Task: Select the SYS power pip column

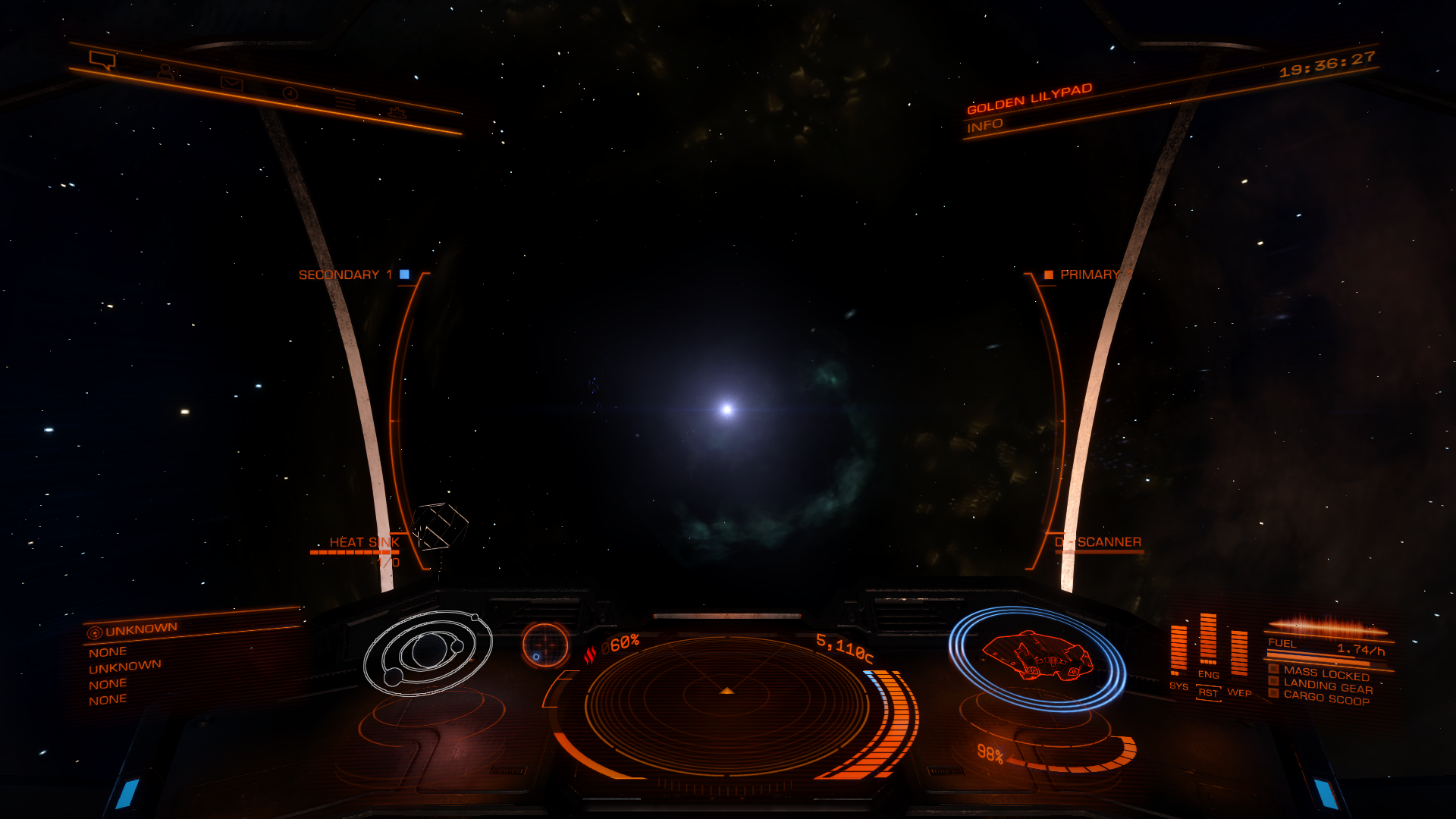Action: click(1178, 651)
